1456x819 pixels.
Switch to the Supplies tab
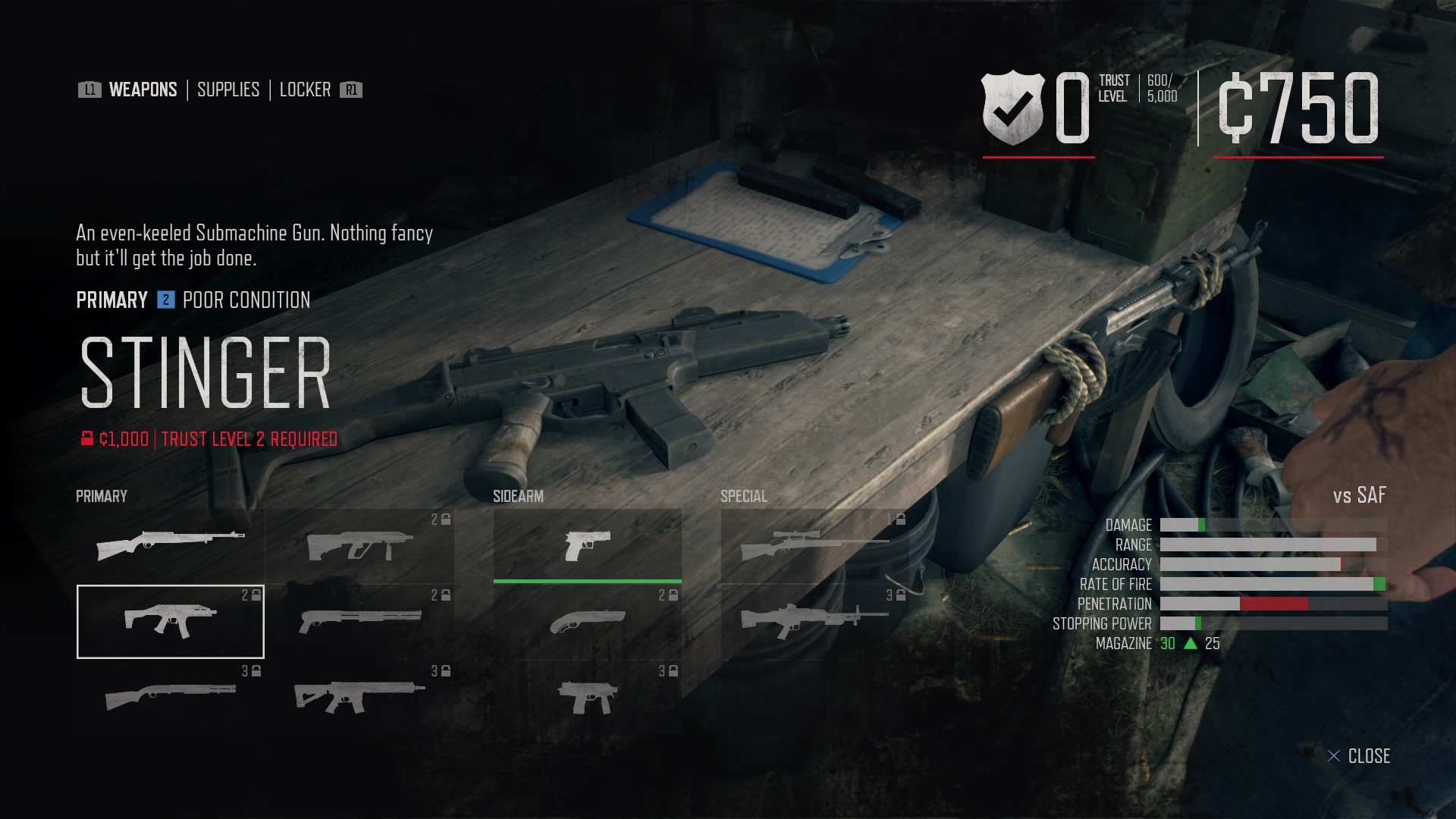(227, 89)
